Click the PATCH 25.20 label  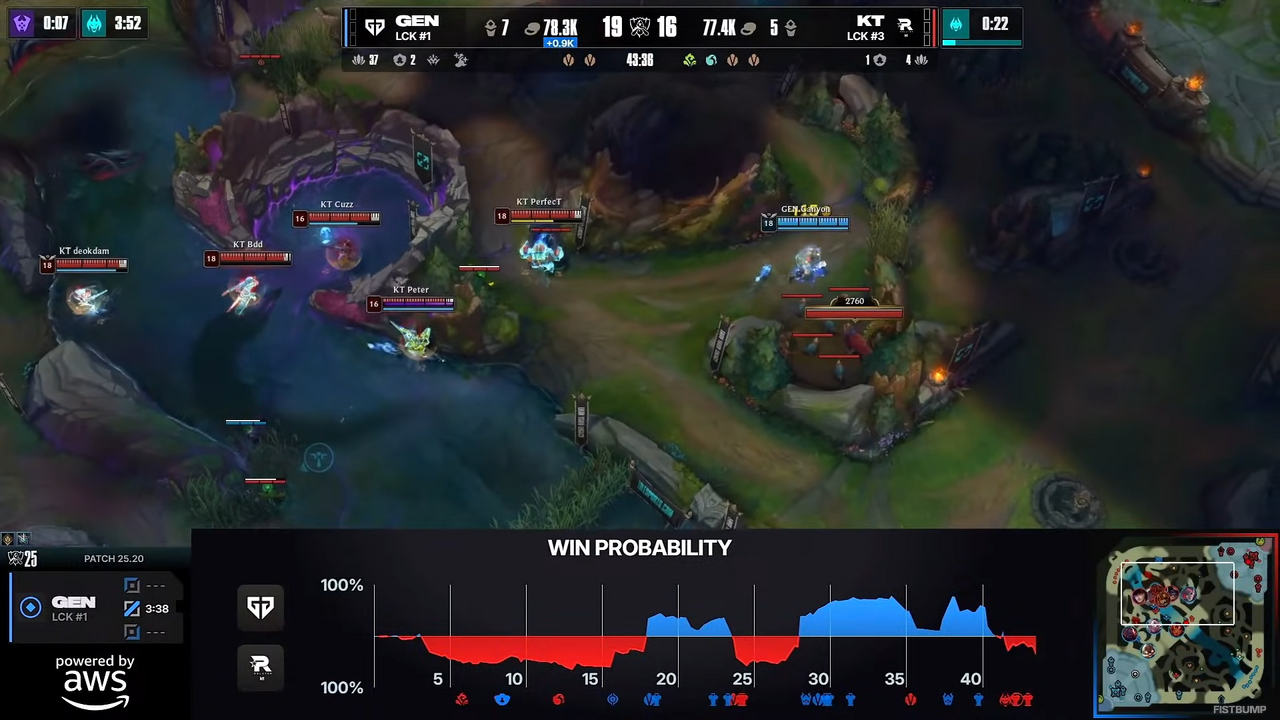[113, 558]
